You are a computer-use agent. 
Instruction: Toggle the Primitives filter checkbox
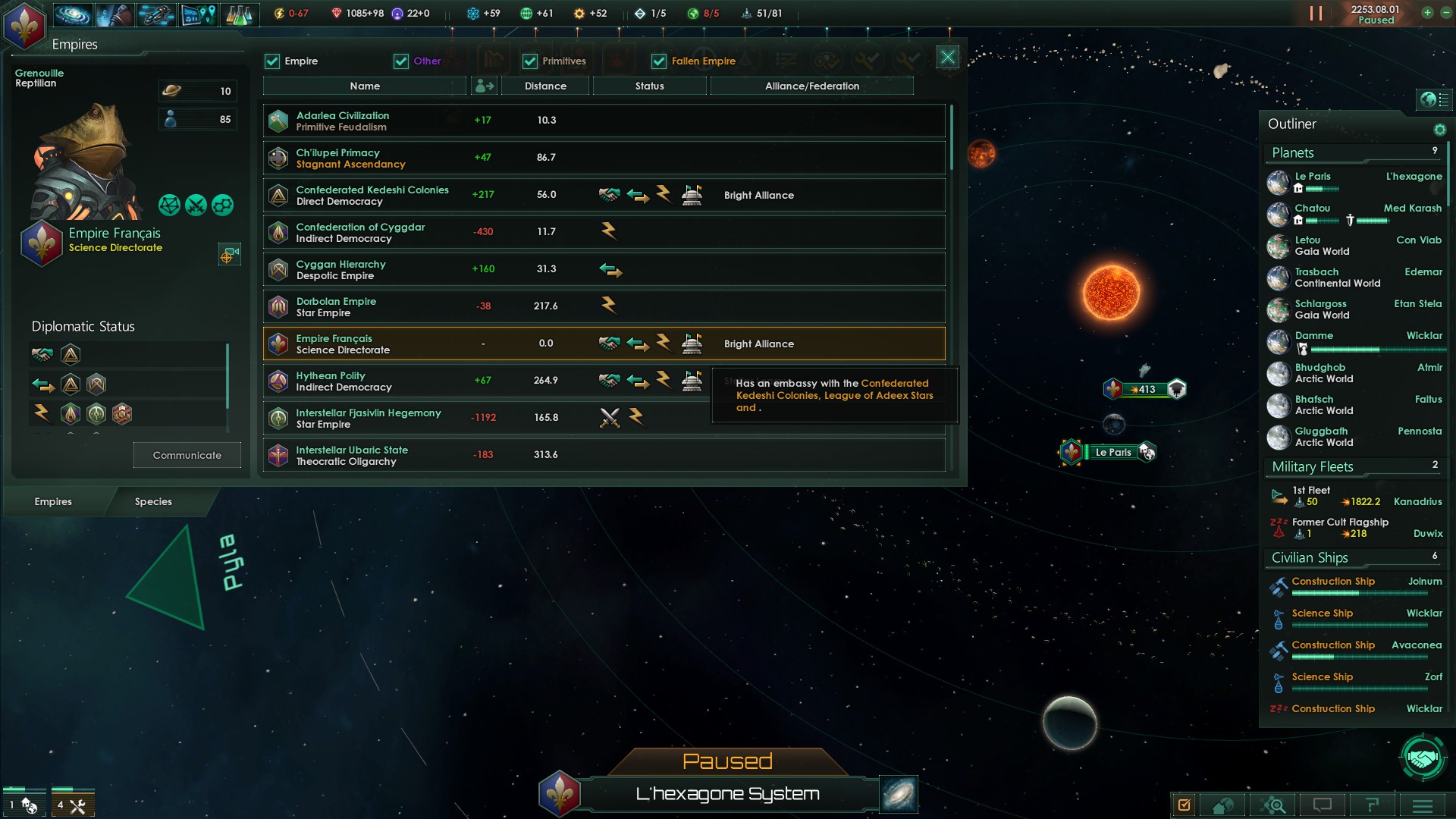point(530,61)
